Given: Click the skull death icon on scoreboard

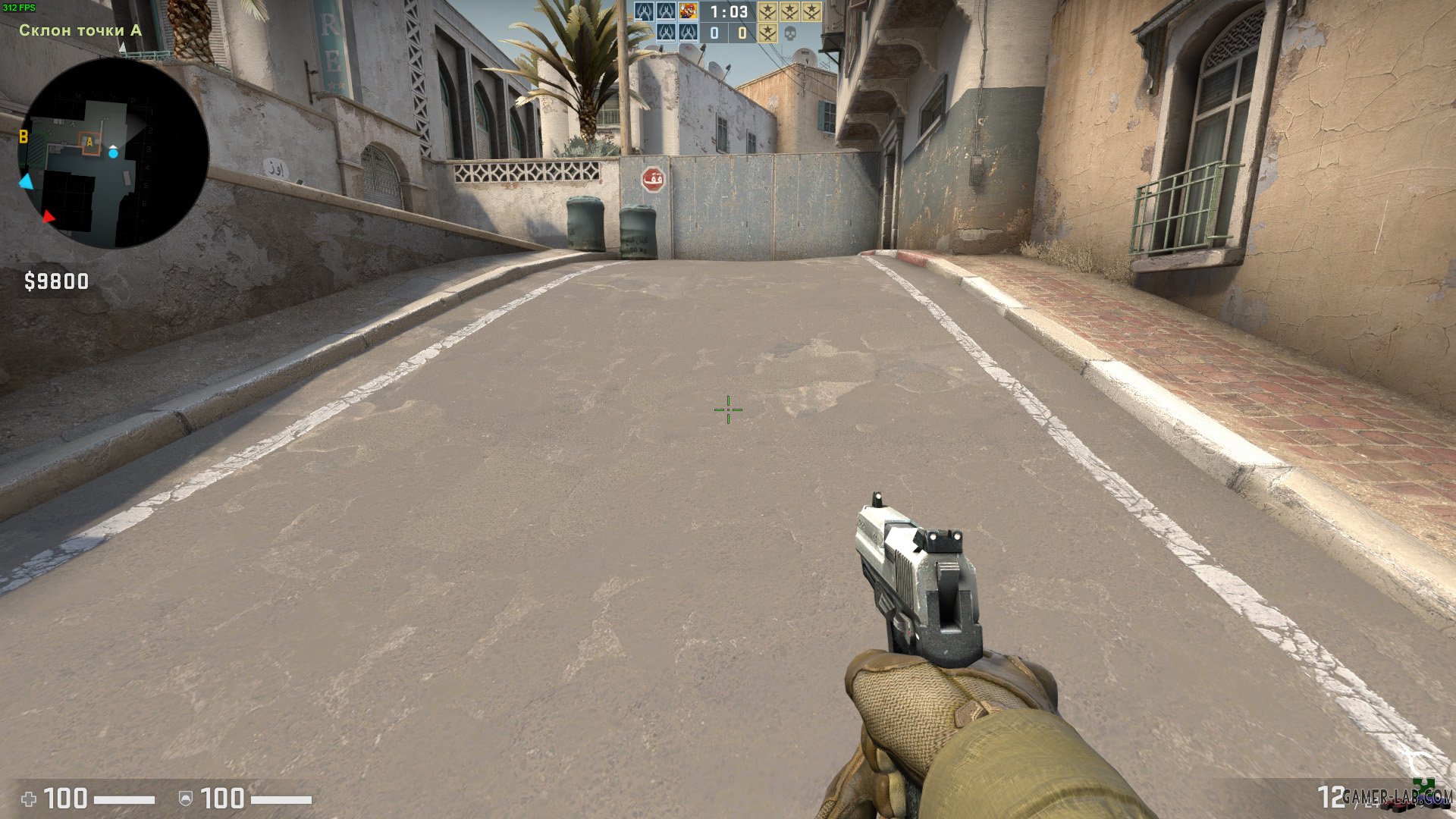Looking at the screenshot, I should pyautogui.click(x=789, y=33).
